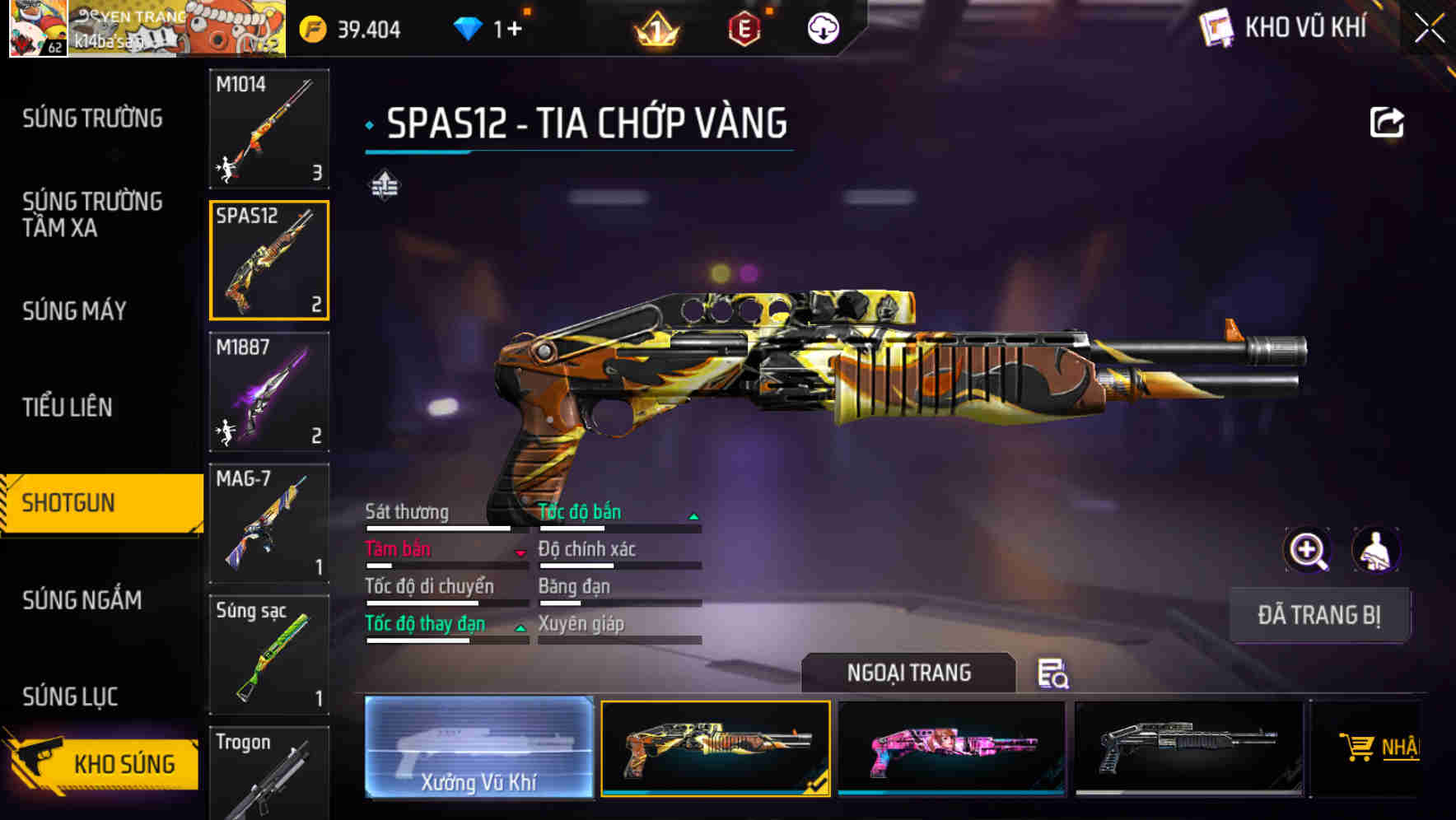Screen dimensions: 1456x820
Task: Choose the pink SPAS12 skin
Action: tap(951, 748)
